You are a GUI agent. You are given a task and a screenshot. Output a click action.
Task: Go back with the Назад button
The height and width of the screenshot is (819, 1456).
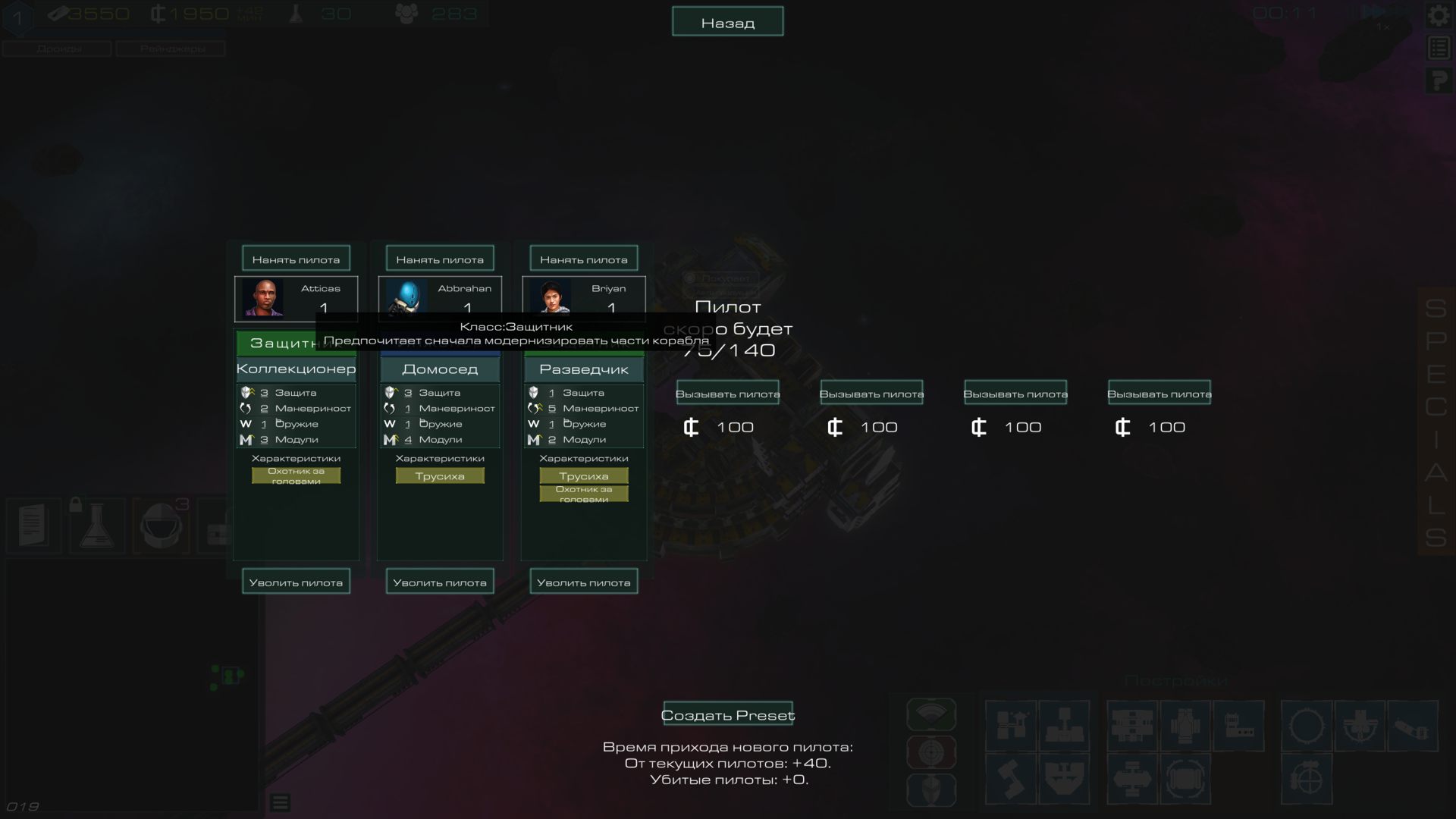click(727, 22)
